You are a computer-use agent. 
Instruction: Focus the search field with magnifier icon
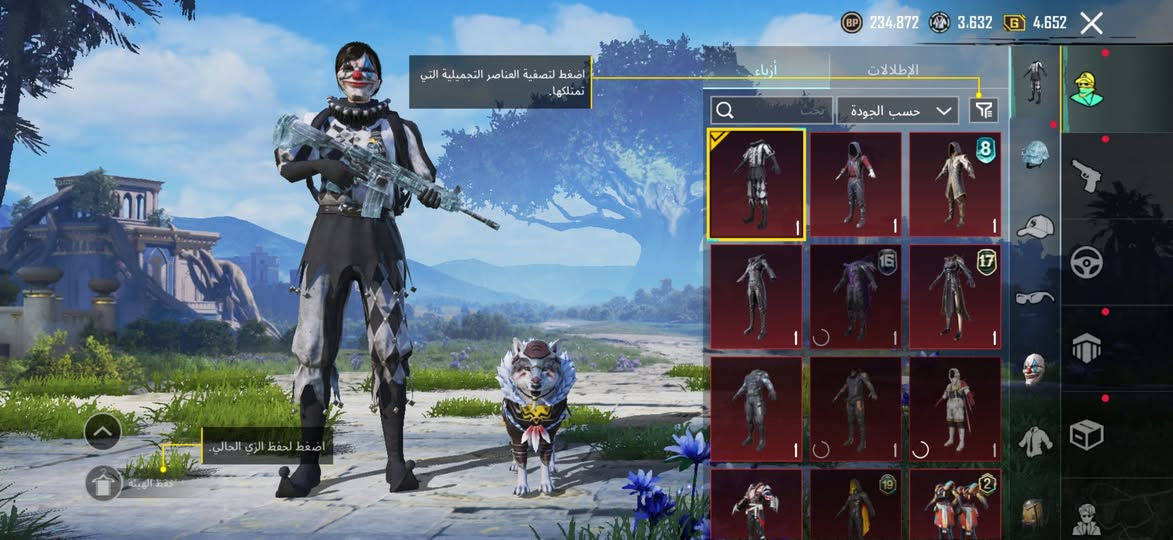pyautogui.click(x=771, y=110)
